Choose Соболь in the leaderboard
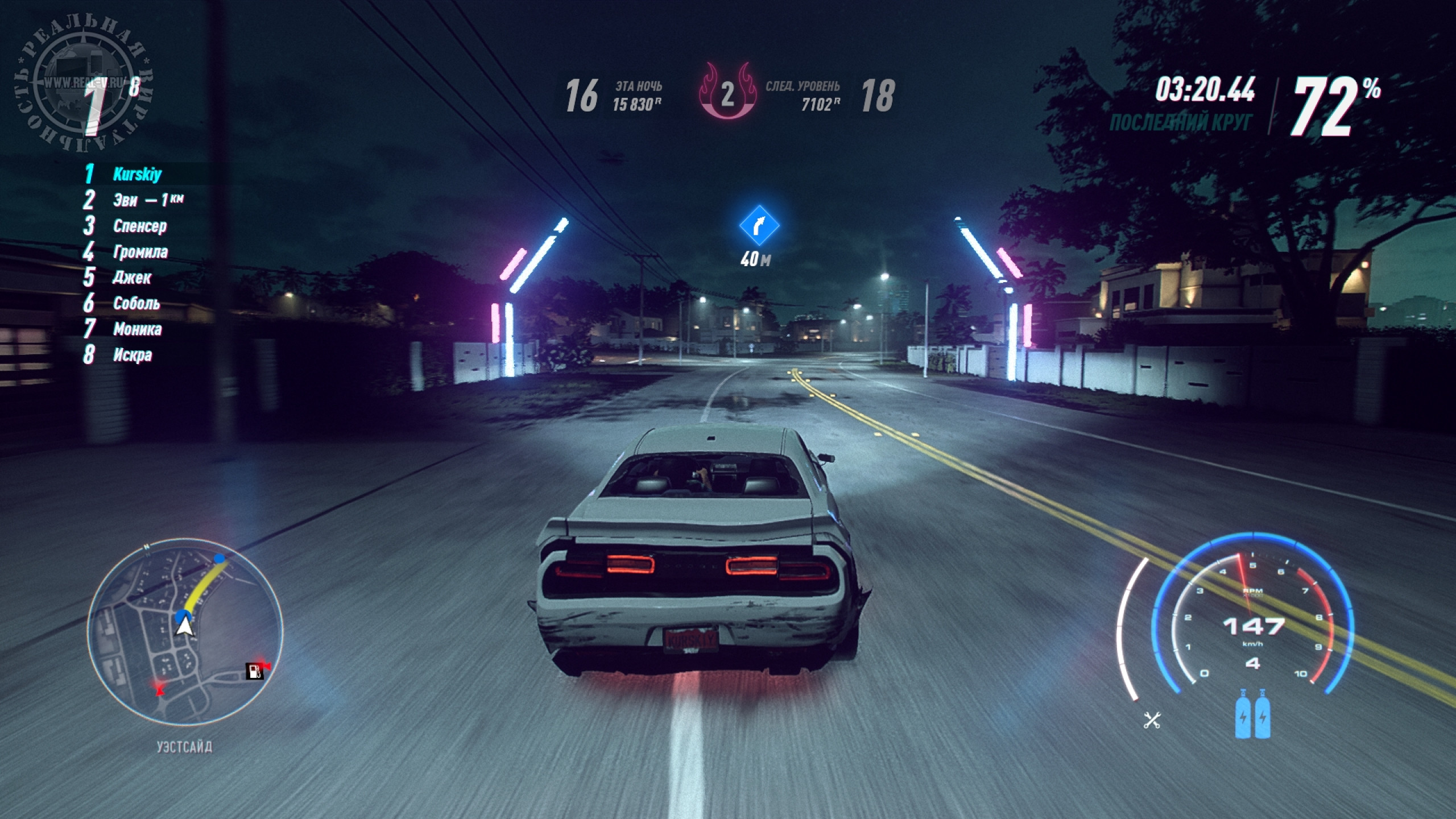The height and width of the screenshot is (819, 1456). [x=136, y=303]
